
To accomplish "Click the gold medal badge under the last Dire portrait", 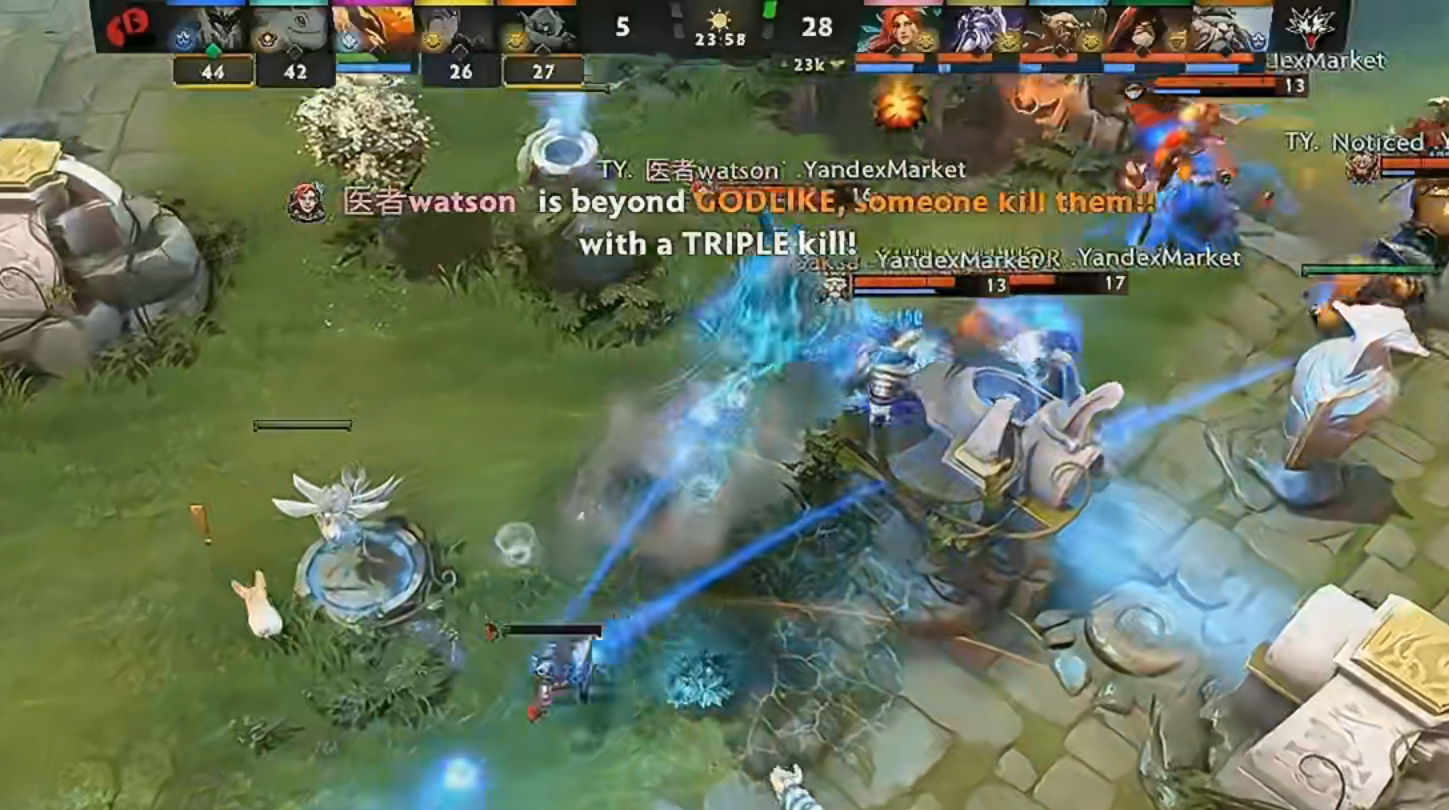I will point(1176,43).
